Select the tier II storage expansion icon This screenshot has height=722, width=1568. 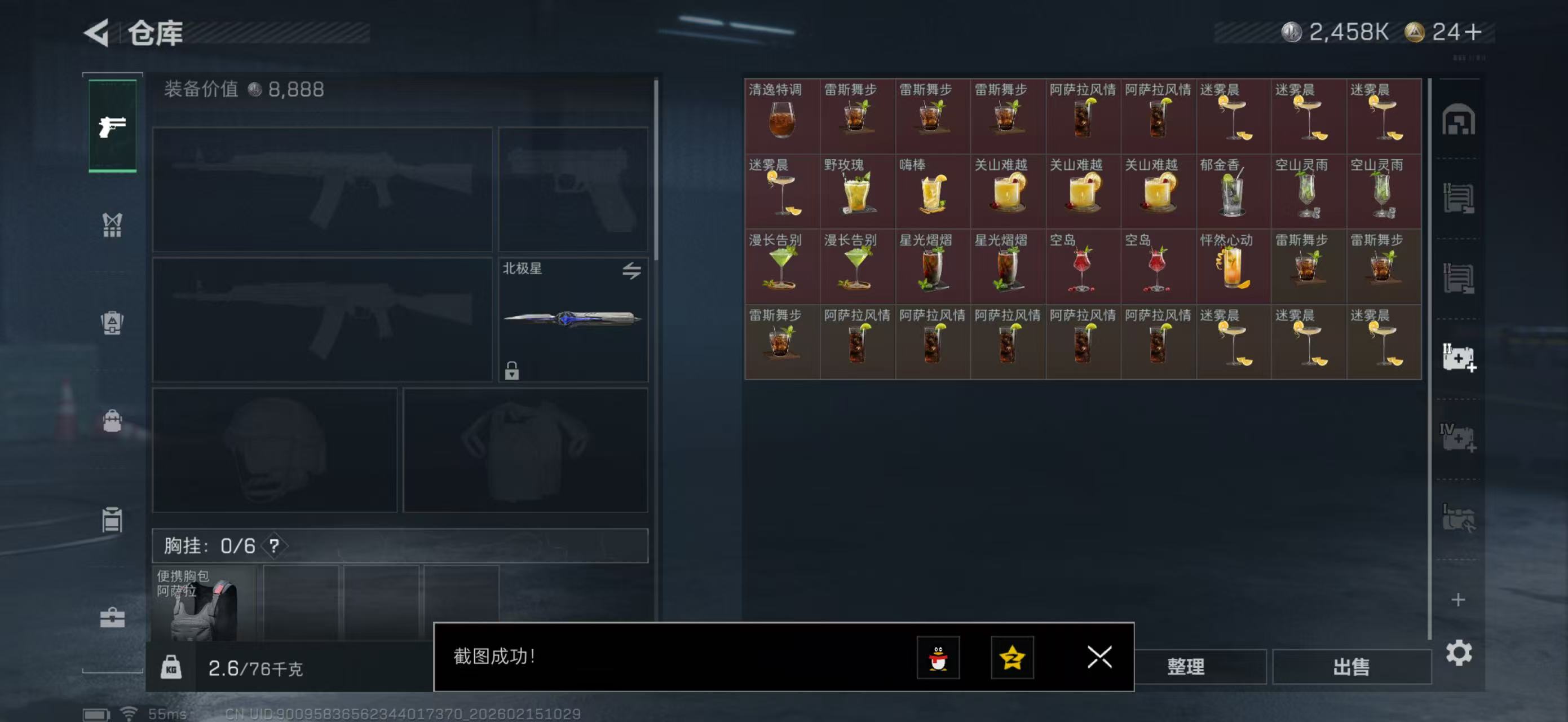[x=1460, y=356]
